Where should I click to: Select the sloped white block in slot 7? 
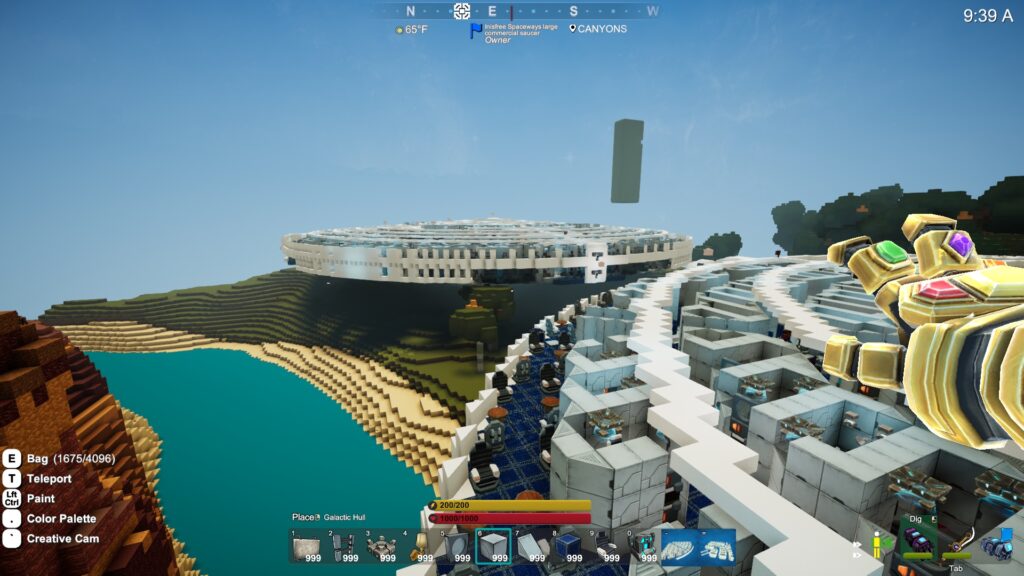pos(530,547)
